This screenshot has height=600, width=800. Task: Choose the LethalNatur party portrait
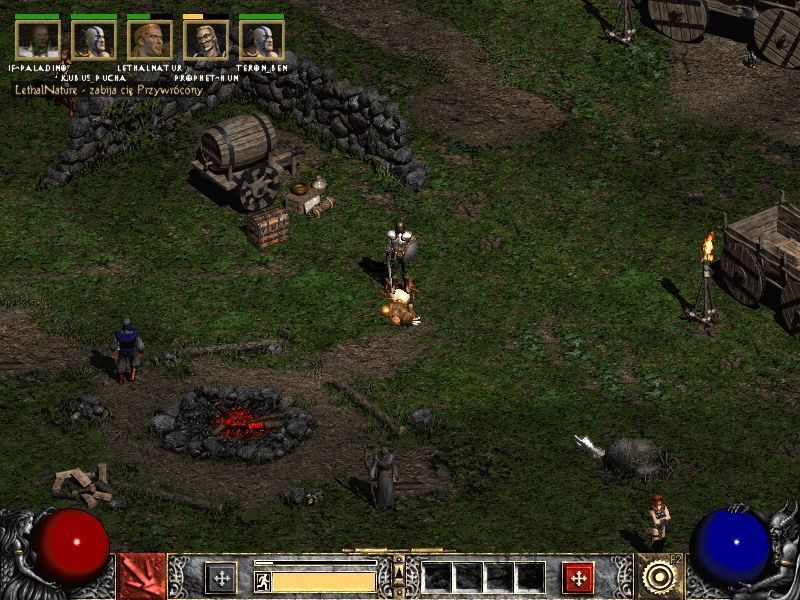(x=150, y=40)
